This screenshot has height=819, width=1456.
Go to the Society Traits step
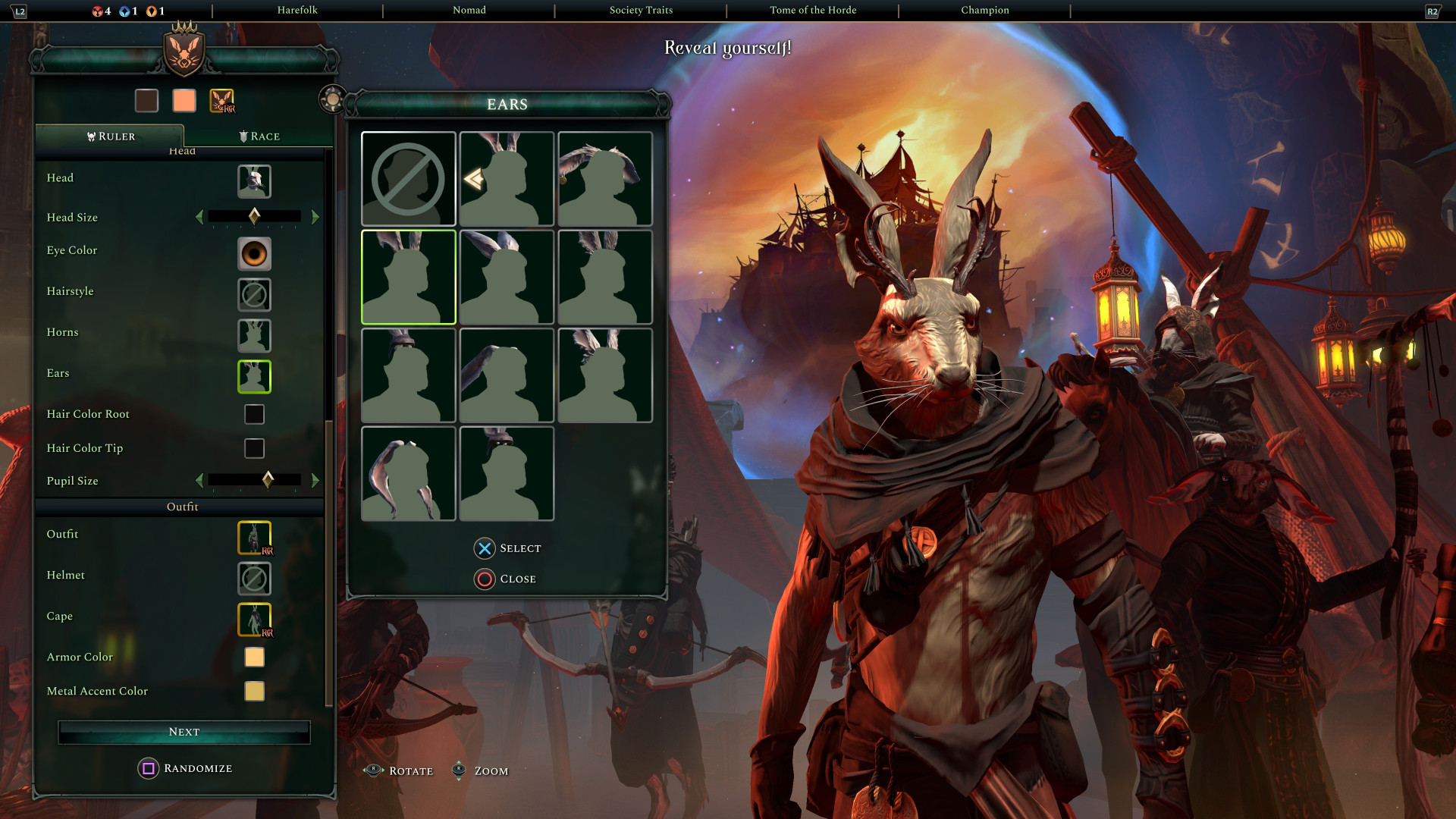click(x=641, y=11)
